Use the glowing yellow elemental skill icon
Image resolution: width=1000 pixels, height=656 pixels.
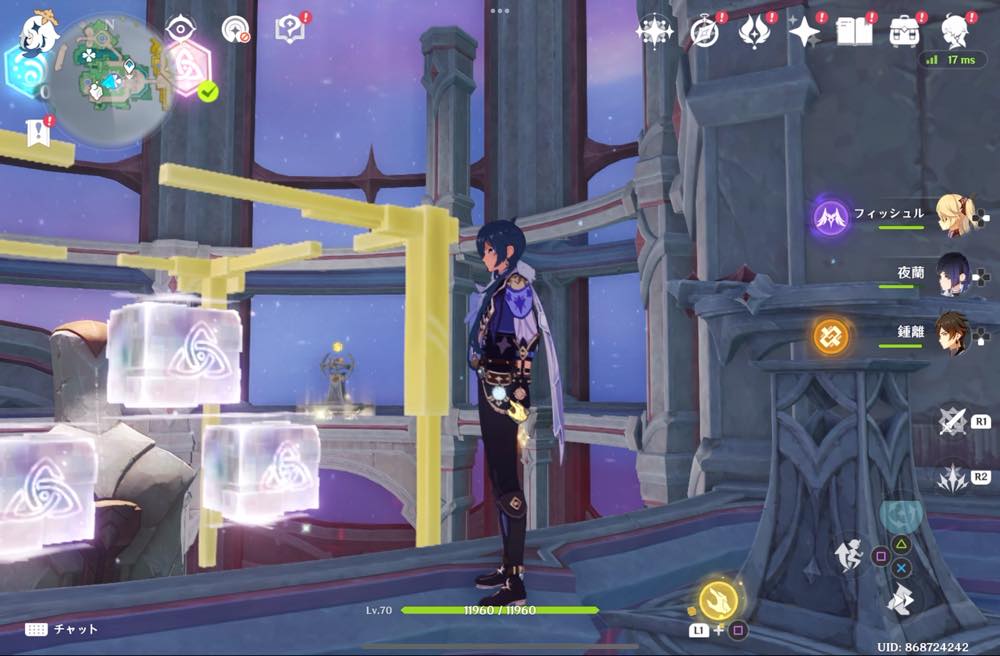coord(718,600)
